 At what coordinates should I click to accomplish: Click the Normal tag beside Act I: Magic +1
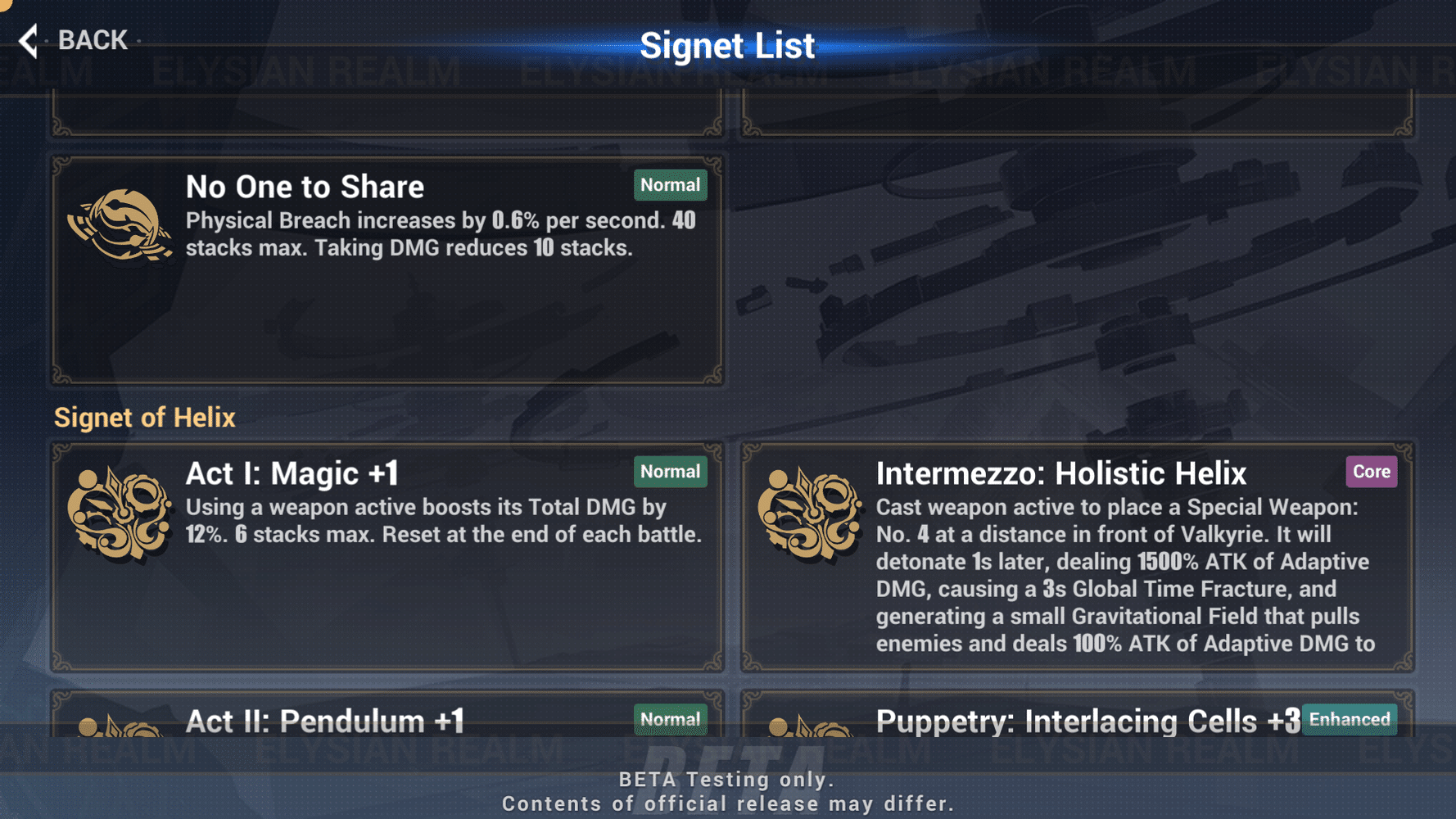point(670,472)
